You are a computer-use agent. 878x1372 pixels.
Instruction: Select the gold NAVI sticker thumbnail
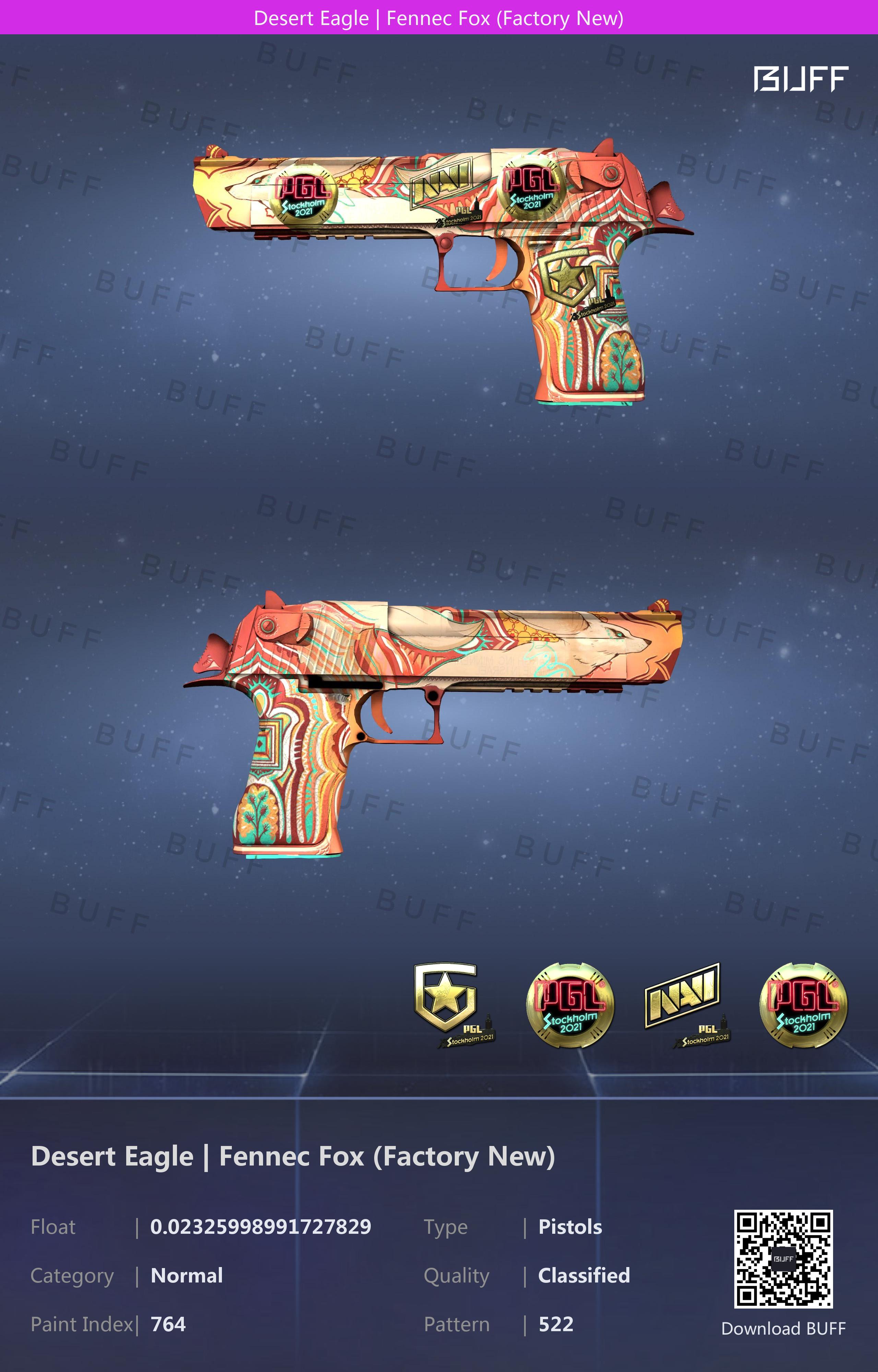coord(685,1004)
